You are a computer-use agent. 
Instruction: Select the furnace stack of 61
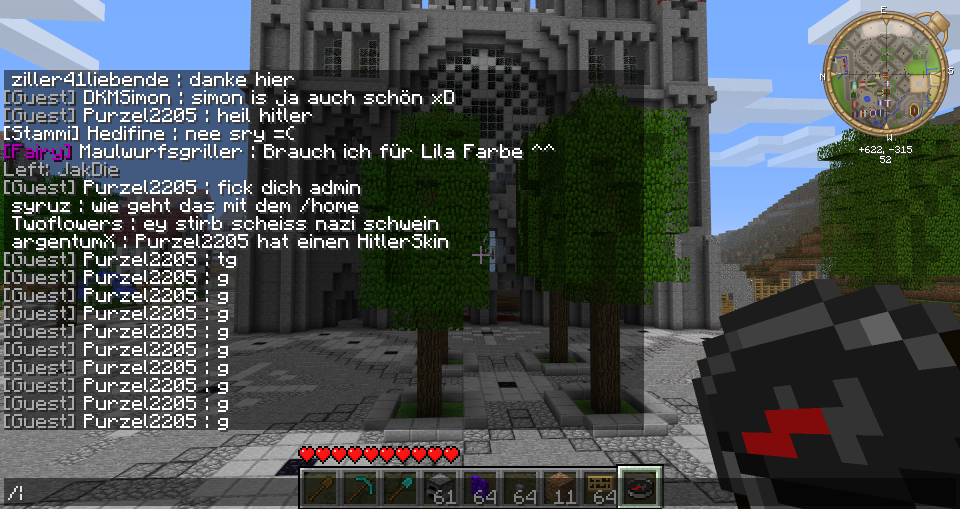tap(440, 488)
